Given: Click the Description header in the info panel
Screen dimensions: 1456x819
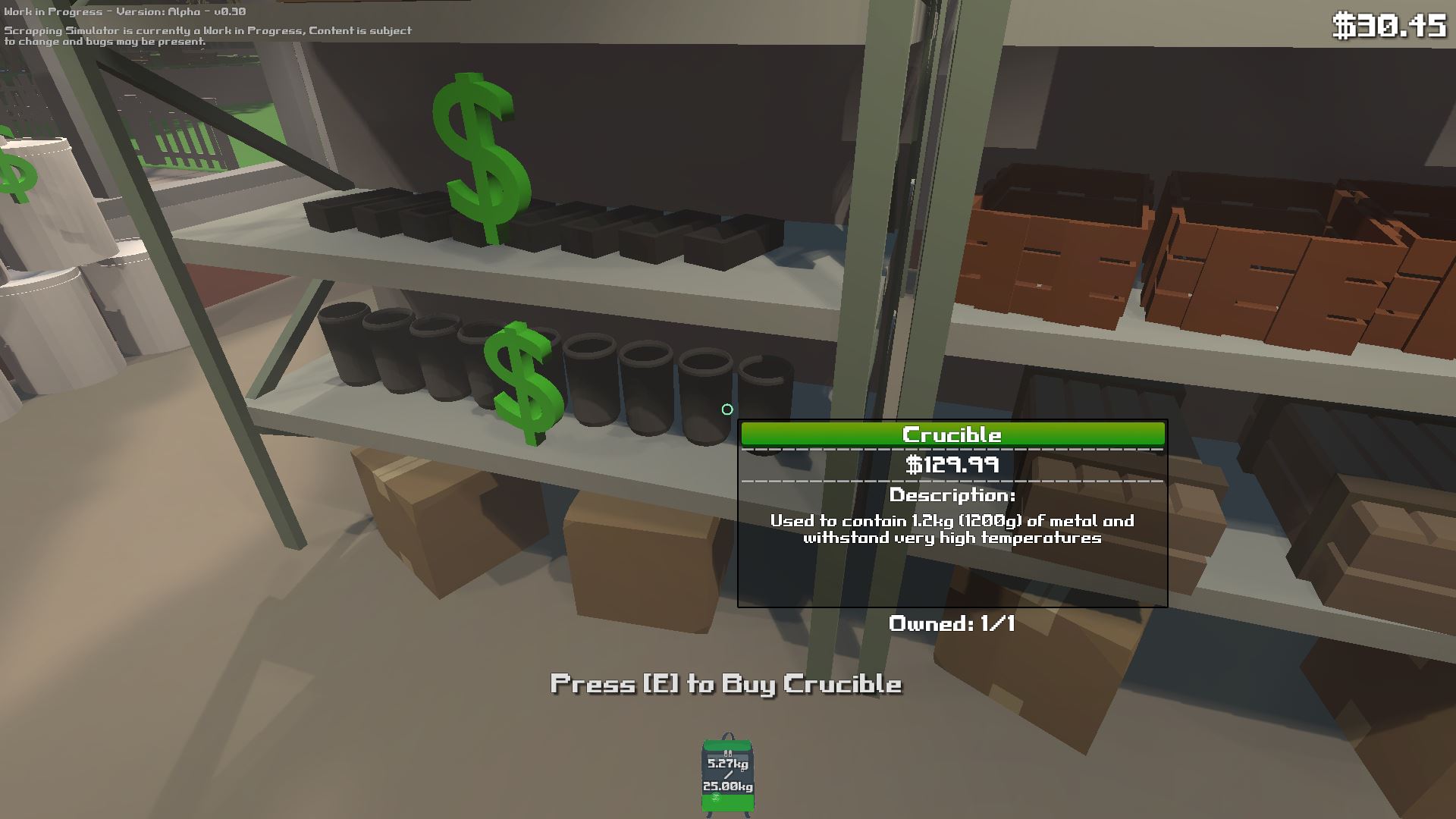Looking at the screenshot, I should point(950,497).
